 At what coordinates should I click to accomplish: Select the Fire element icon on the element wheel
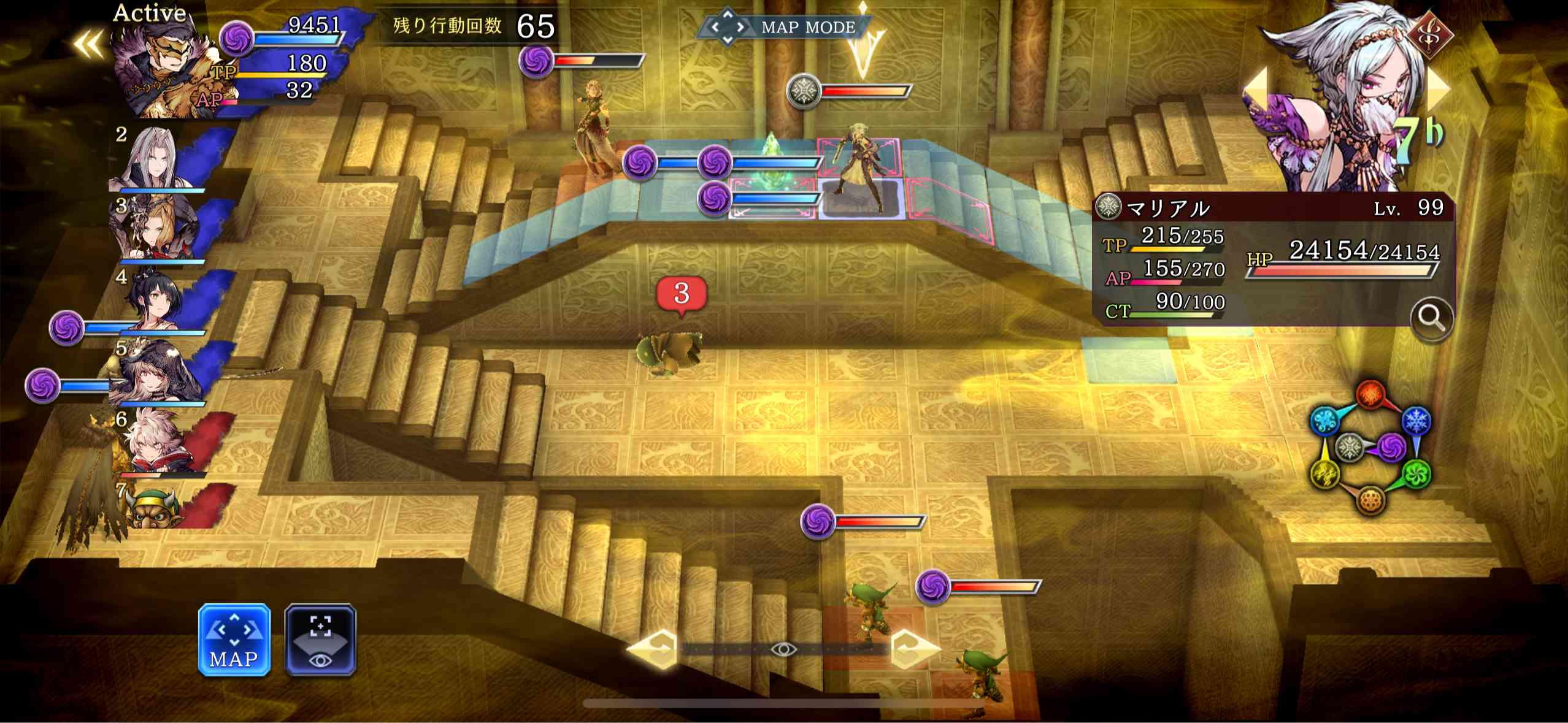(1369, 393)
